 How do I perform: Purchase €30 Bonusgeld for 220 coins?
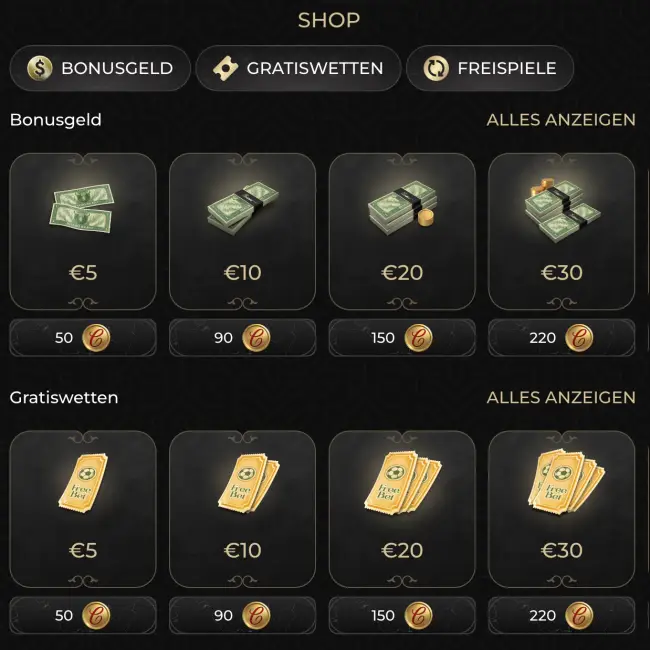click(561, 338)
